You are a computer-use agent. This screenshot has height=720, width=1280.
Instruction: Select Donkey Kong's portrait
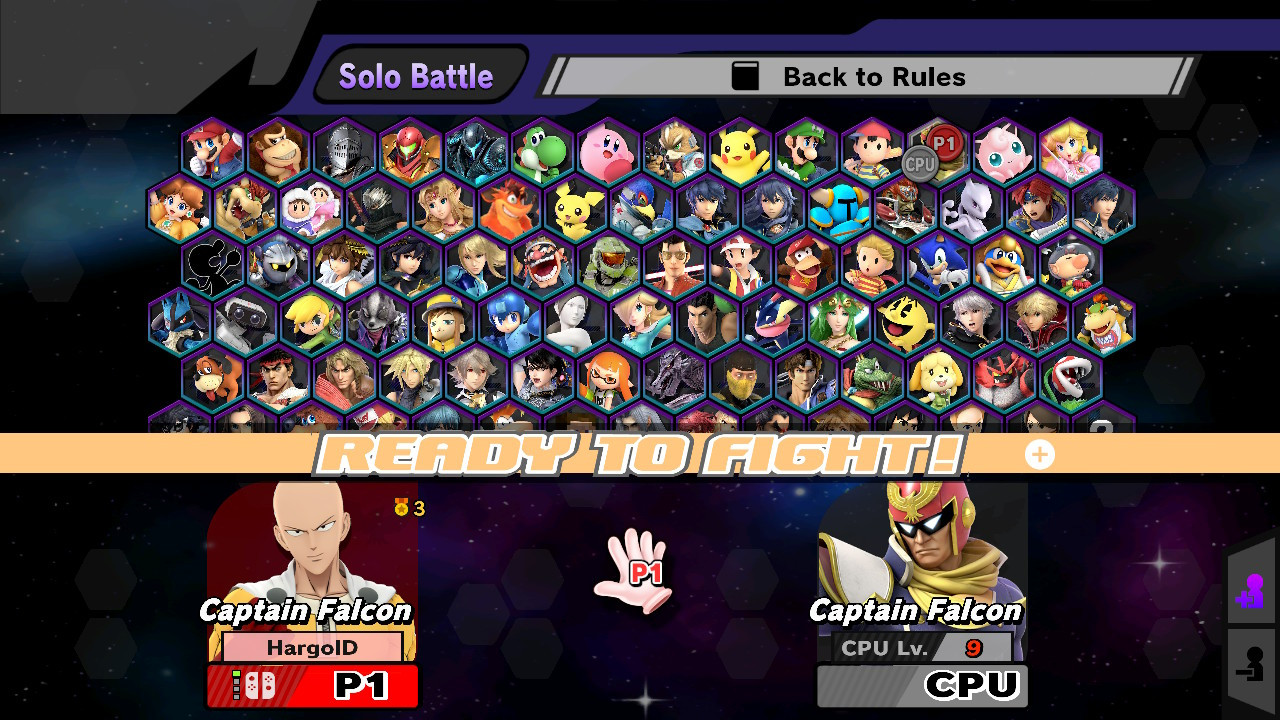coord(277,150)
